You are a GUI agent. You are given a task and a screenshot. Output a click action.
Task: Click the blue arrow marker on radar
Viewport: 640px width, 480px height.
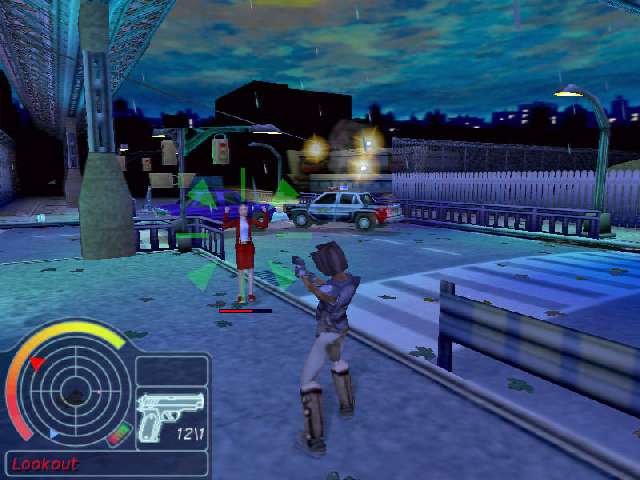(x=53, y=433)
